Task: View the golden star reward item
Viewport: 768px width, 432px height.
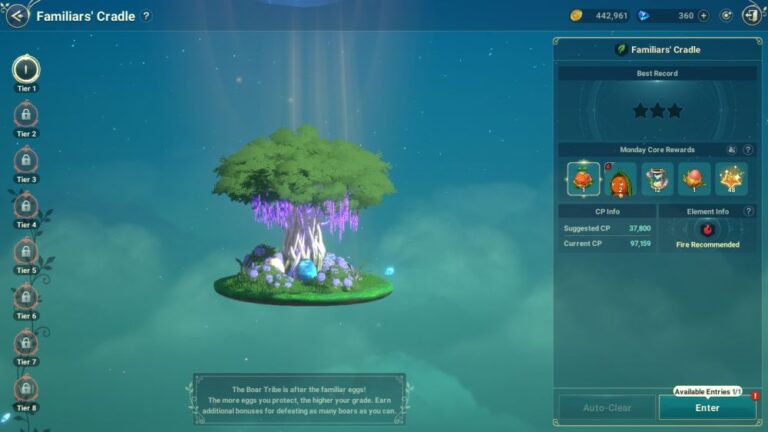Action: (731, 179)
